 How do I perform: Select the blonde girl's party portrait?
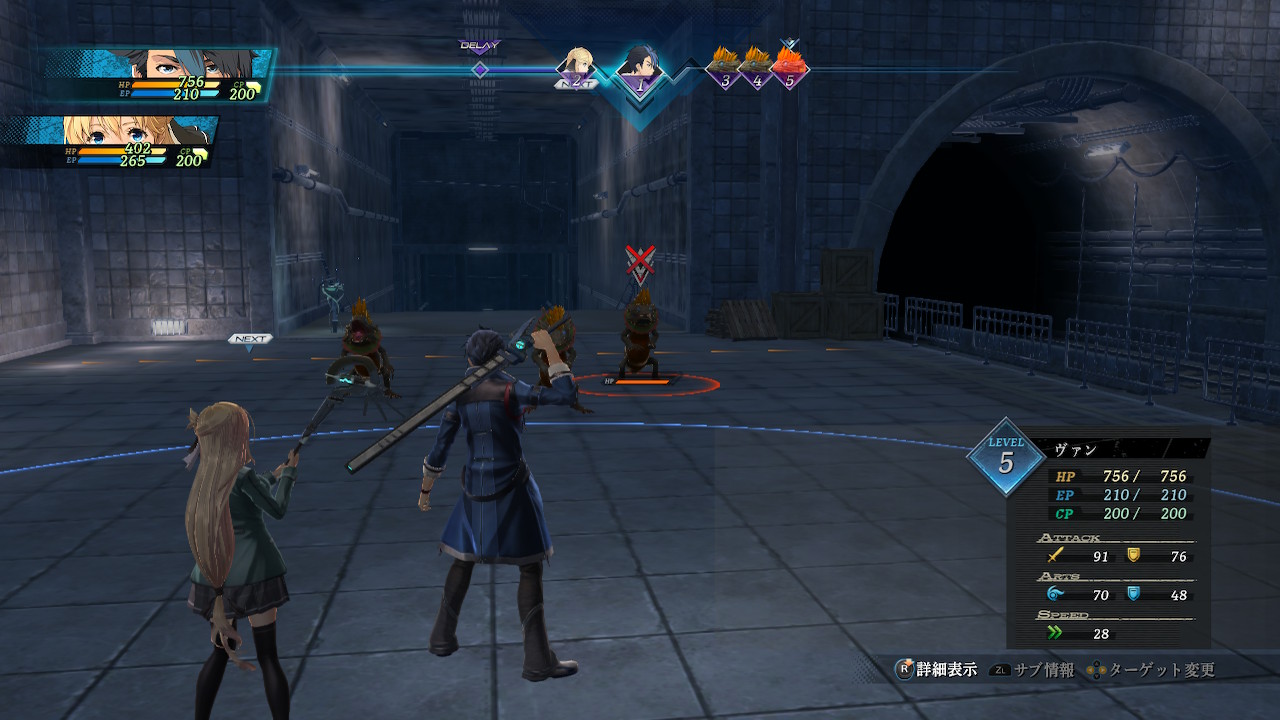tap(140, 130)
